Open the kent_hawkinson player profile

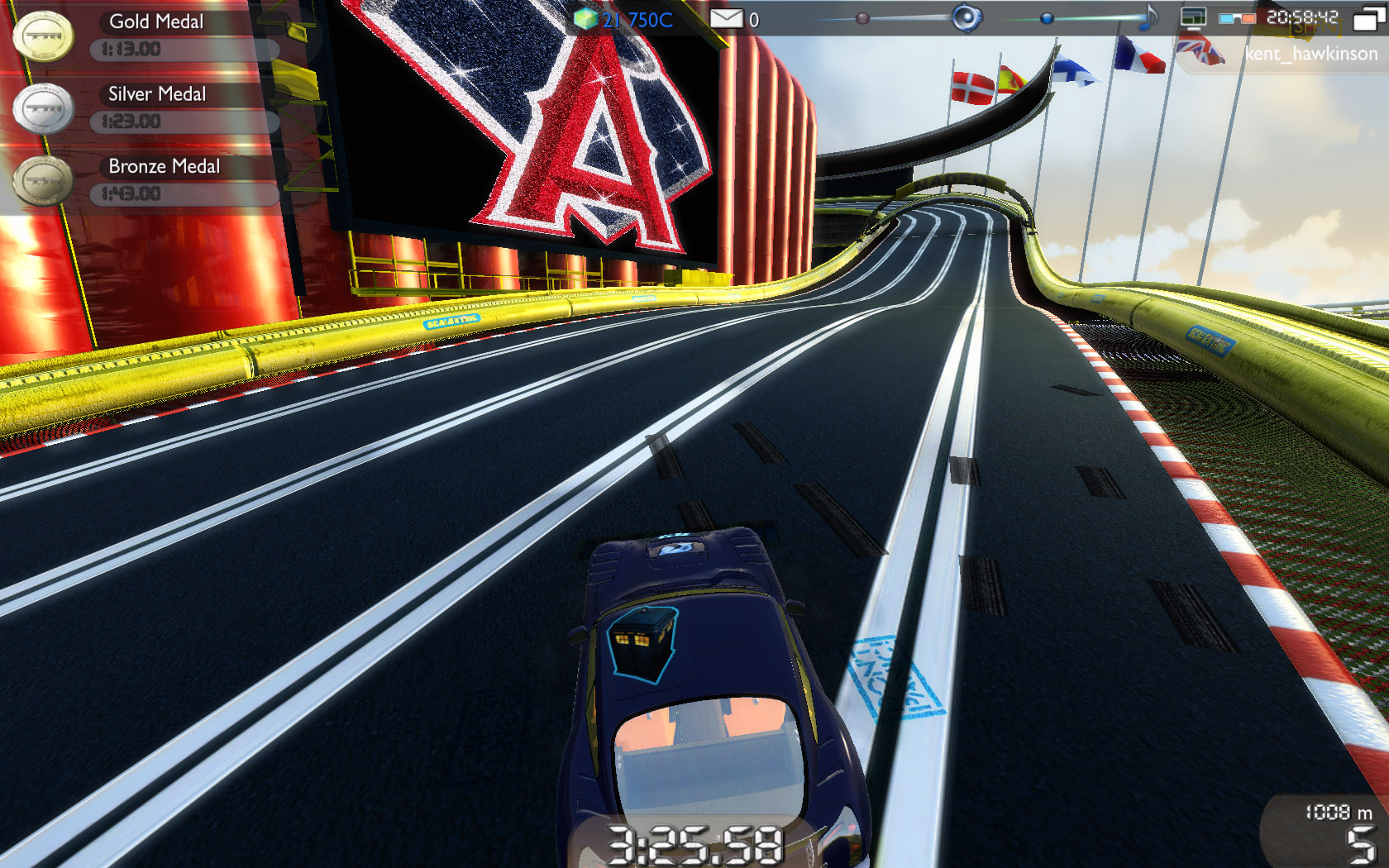[1310, 54]
